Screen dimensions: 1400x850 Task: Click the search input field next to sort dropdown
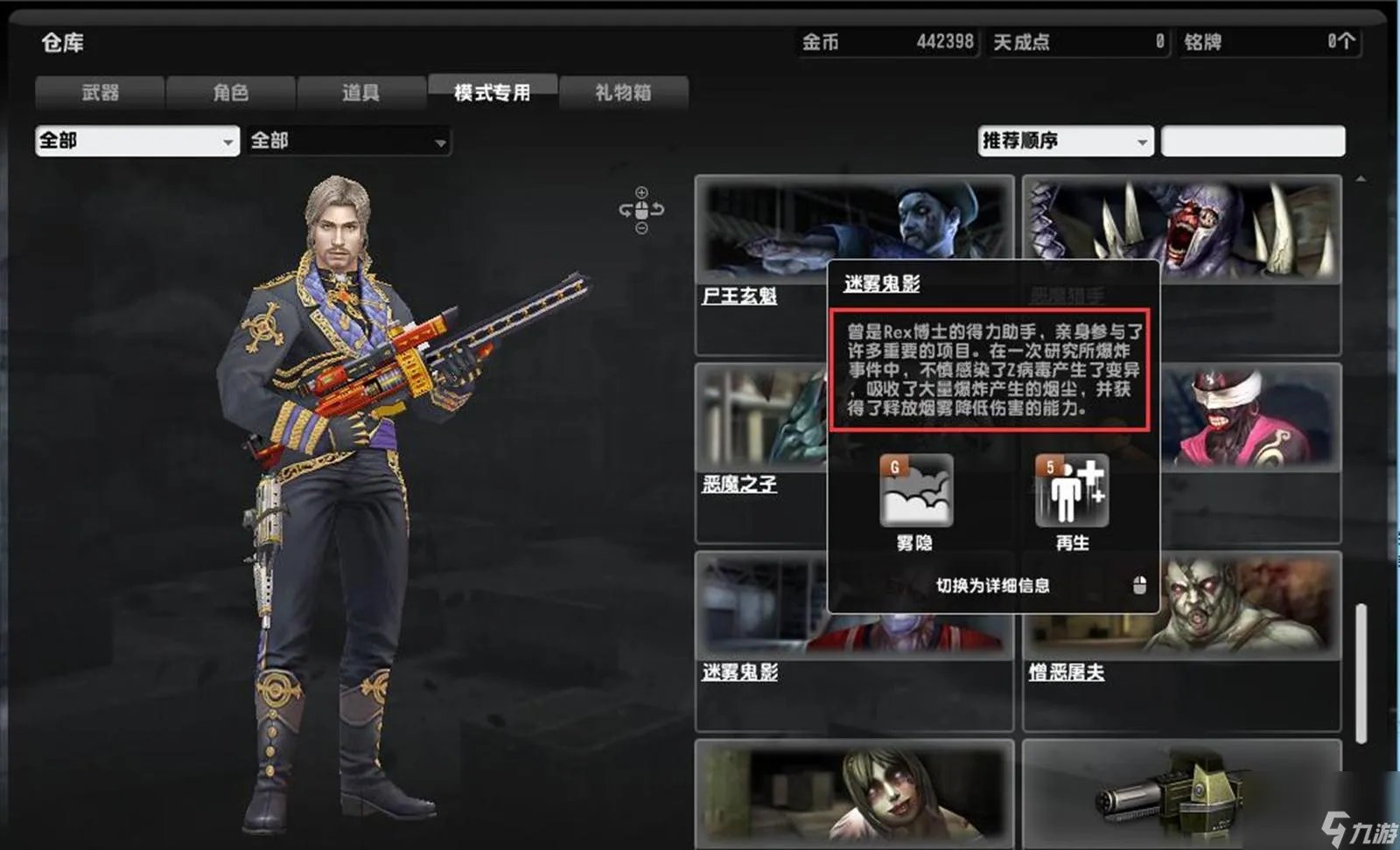click(1253, 140)
